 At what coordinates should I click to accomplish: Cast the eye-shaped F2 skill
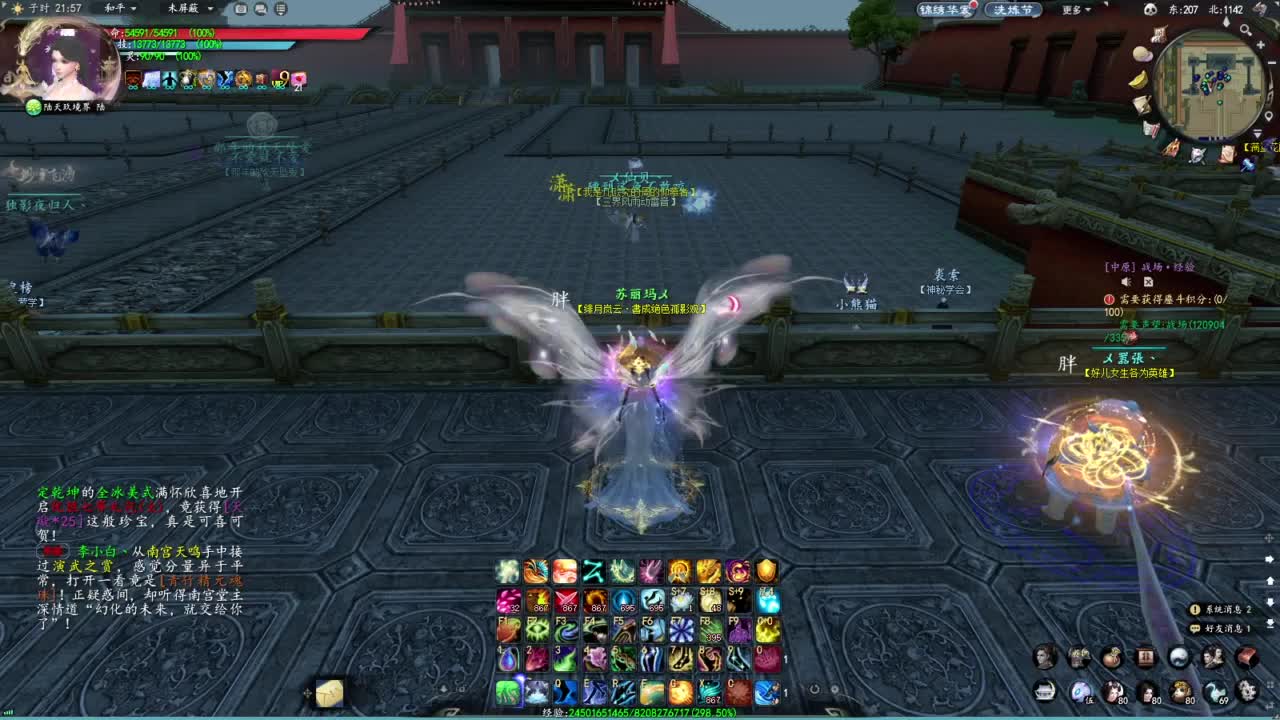[537, 628]
